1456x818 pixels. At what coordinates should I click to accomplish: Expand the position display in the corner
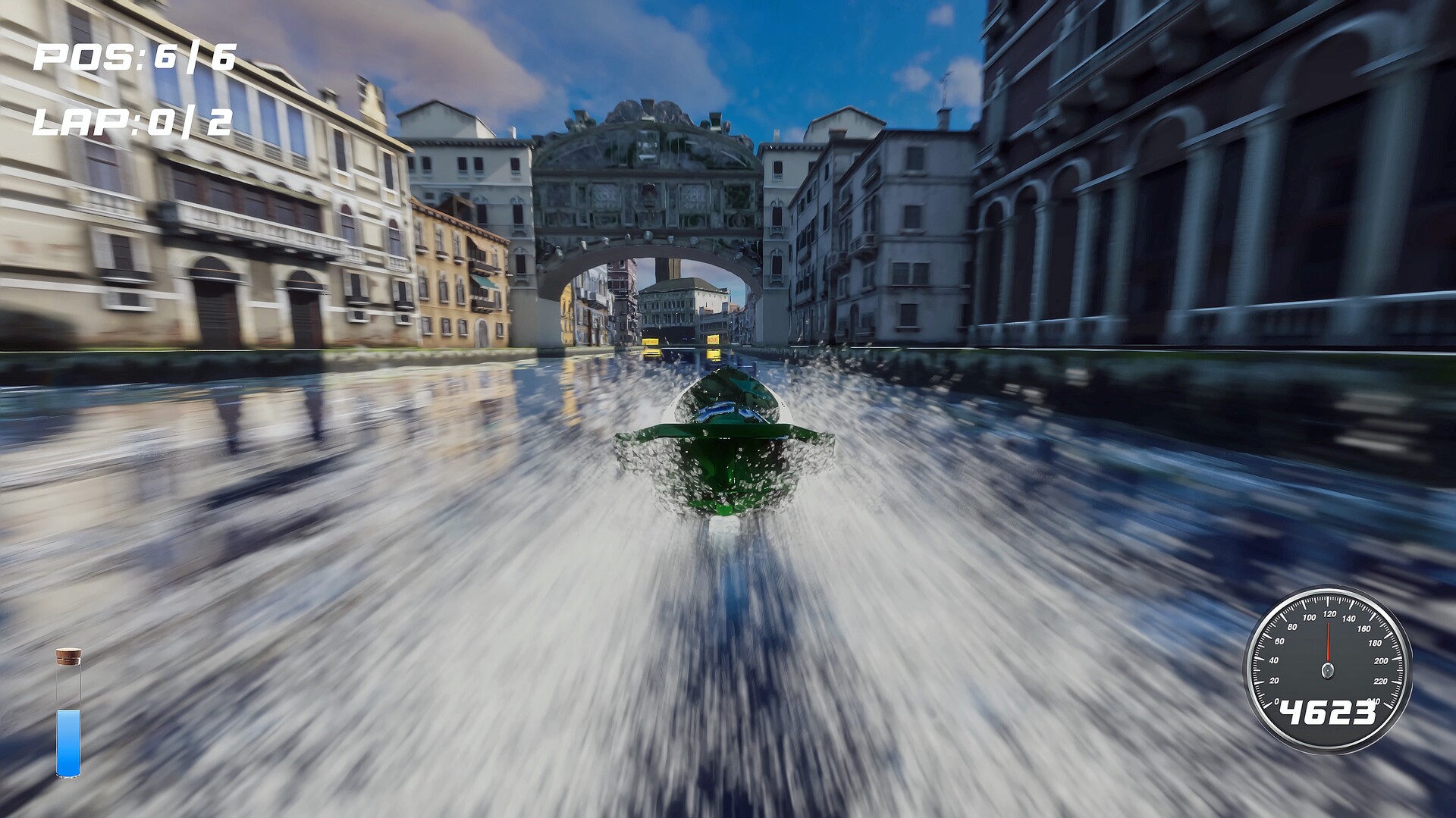tap(133, 55)
